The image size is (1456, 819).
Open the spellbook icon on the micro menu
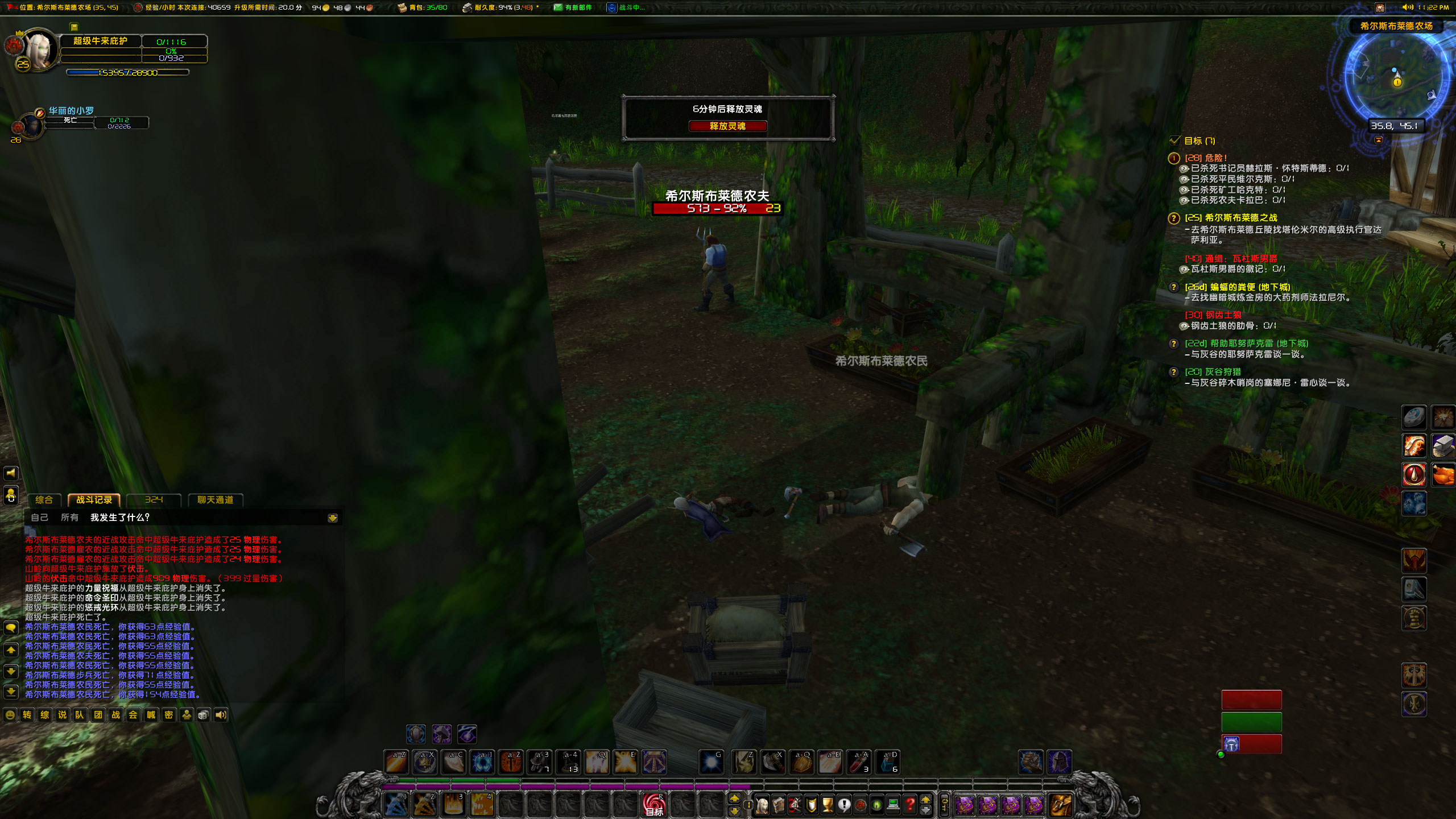pyautogui.click(x=778, y=806)
